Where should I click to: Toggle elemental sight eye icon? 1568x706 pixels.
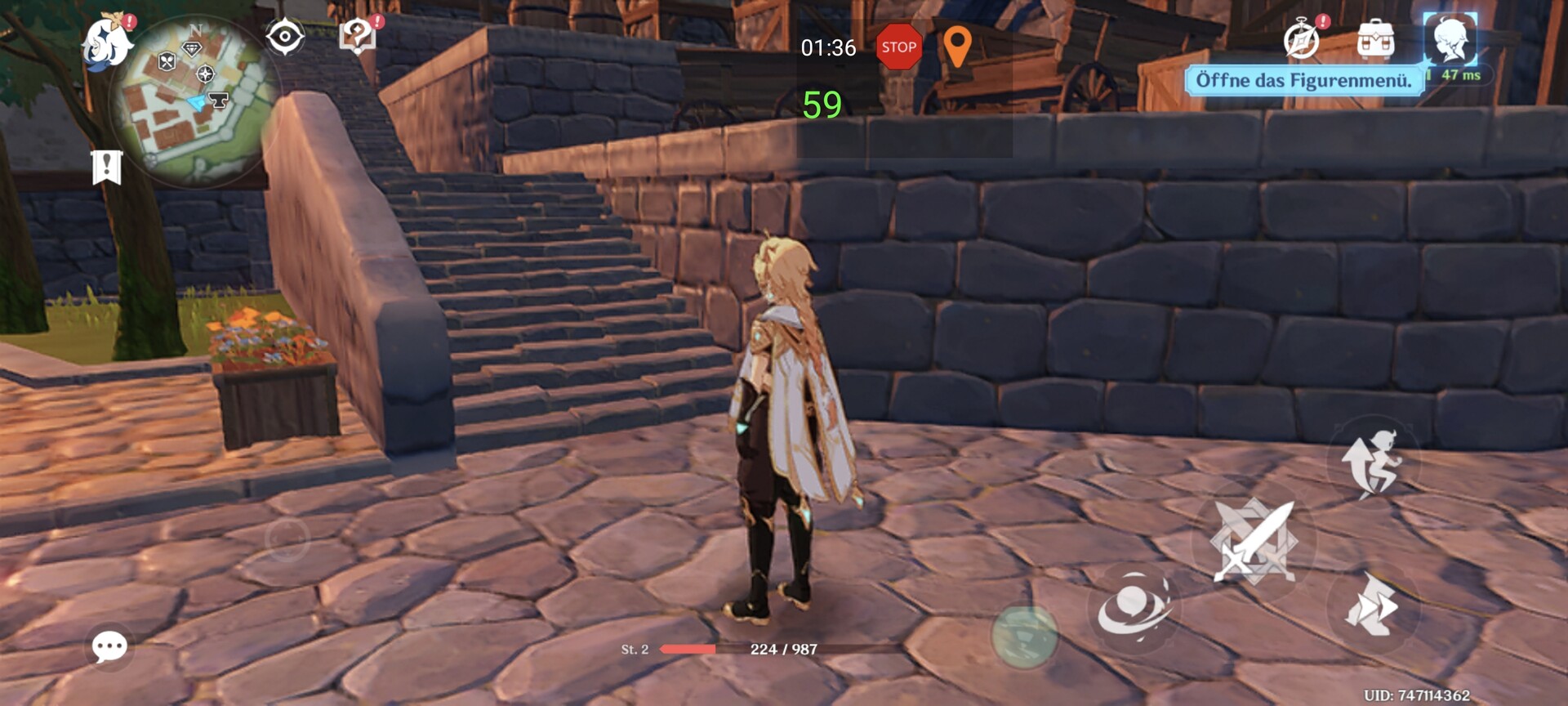tap(285, 38)
